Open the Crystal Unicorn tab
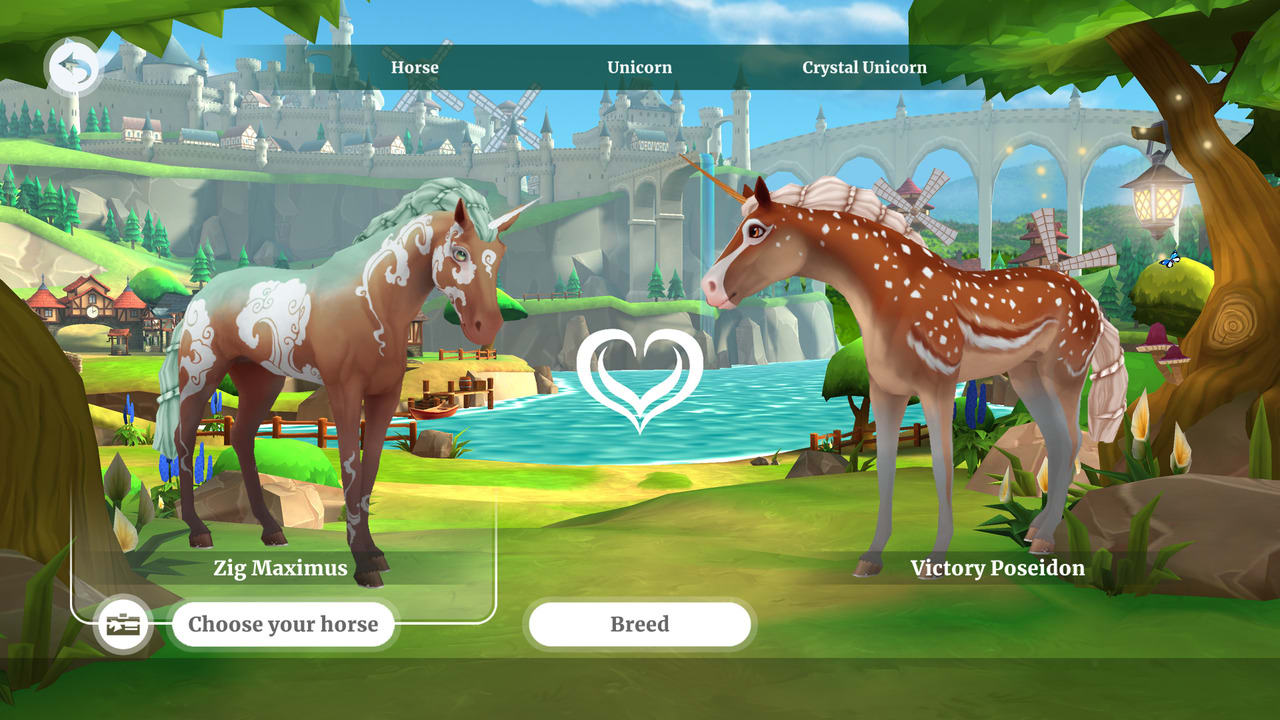 pyautogui.click(x=864, y=67)
